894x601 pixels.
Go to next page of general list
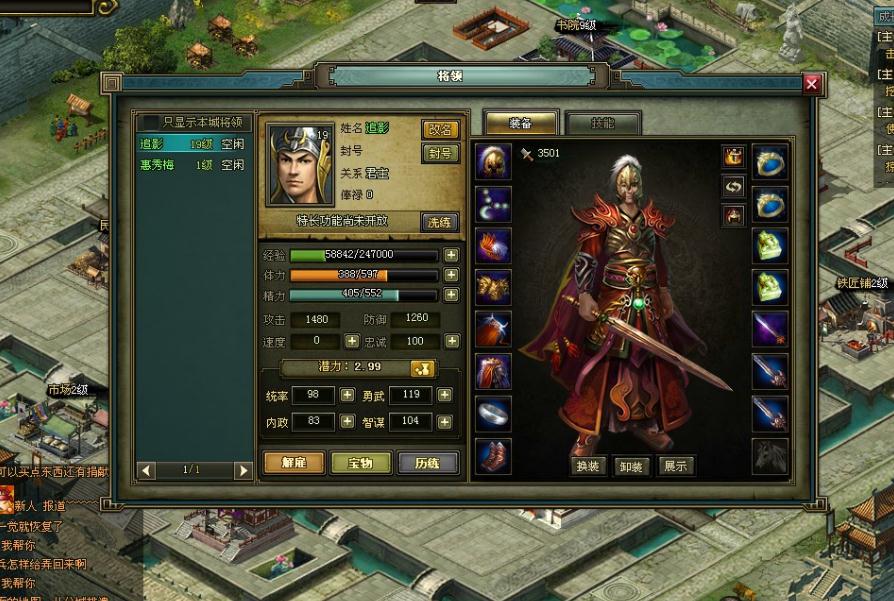[243, 470]
